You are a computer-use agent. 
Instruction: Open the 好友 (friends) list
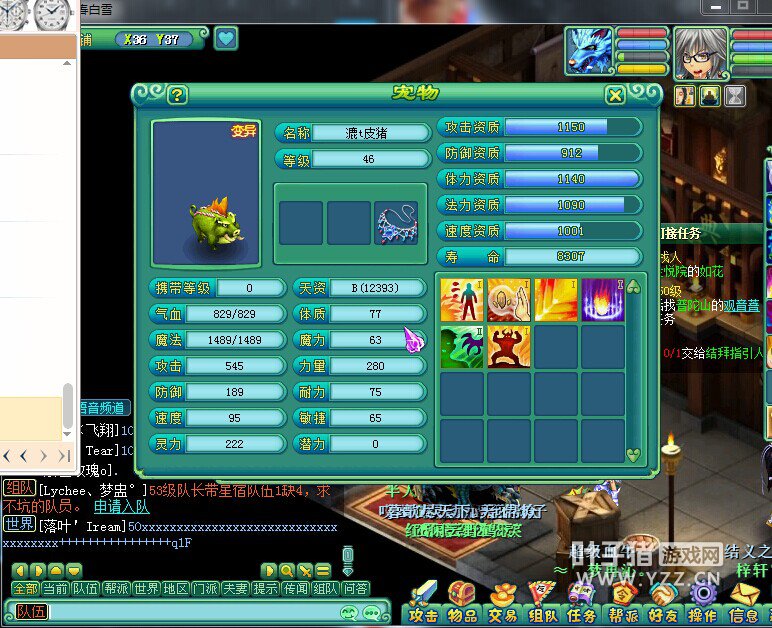(x=663, y=615)
